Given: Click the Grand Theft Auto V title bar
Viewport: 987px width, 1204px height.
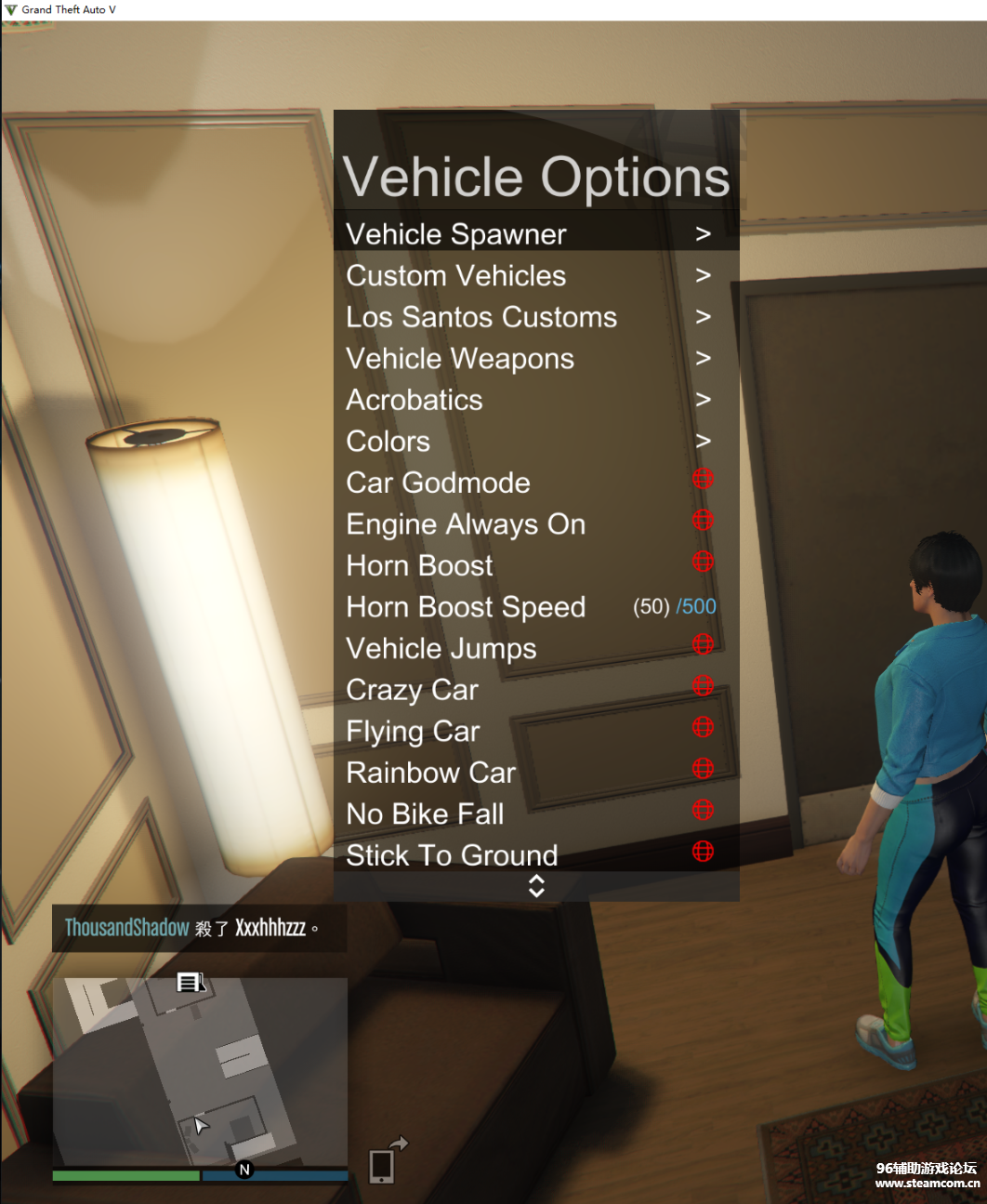Looking at the screenshot, I should coord(493,9).
